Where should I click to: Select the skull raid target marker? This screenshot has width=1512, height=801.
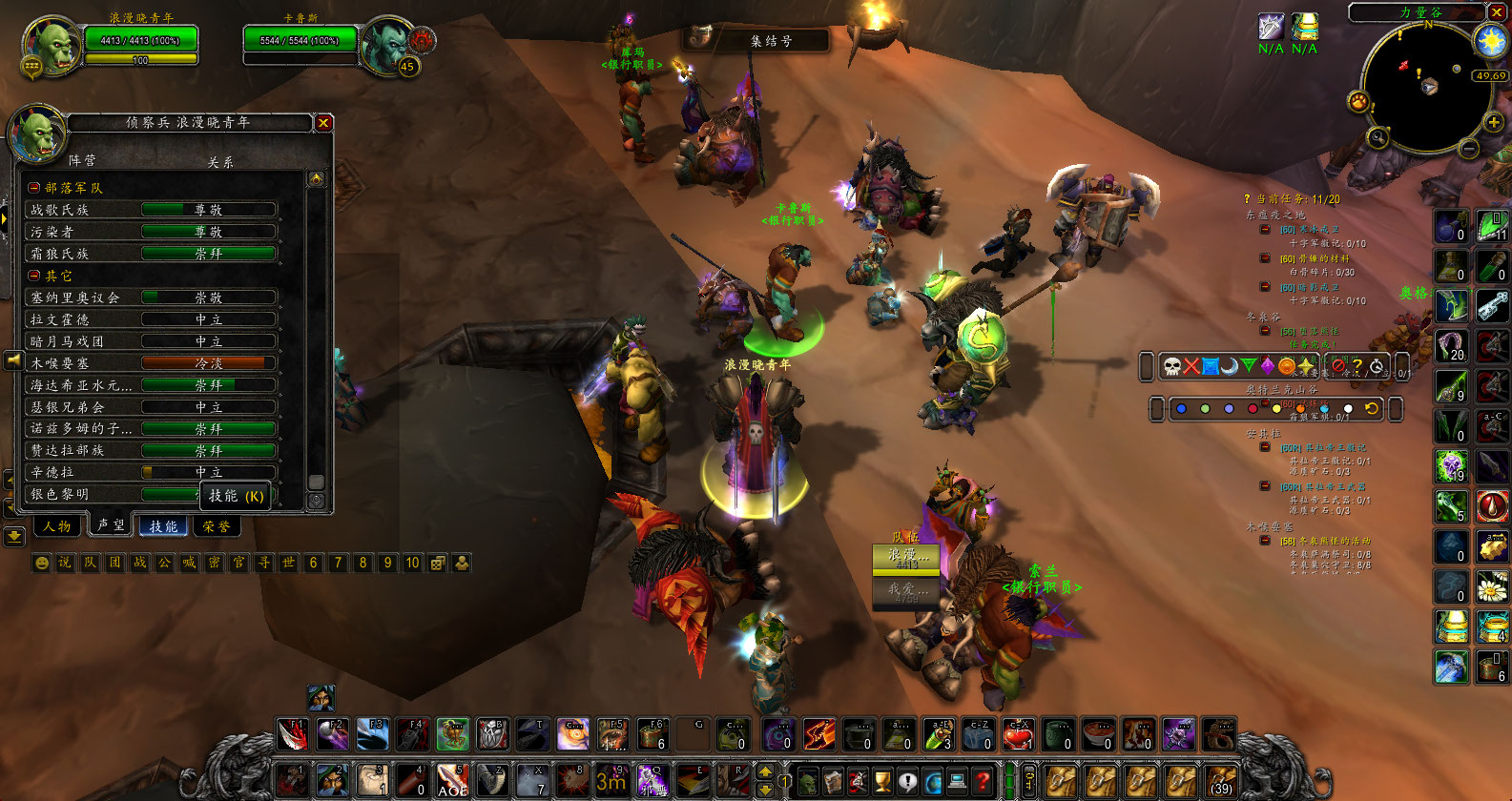tap(1172, 366)
